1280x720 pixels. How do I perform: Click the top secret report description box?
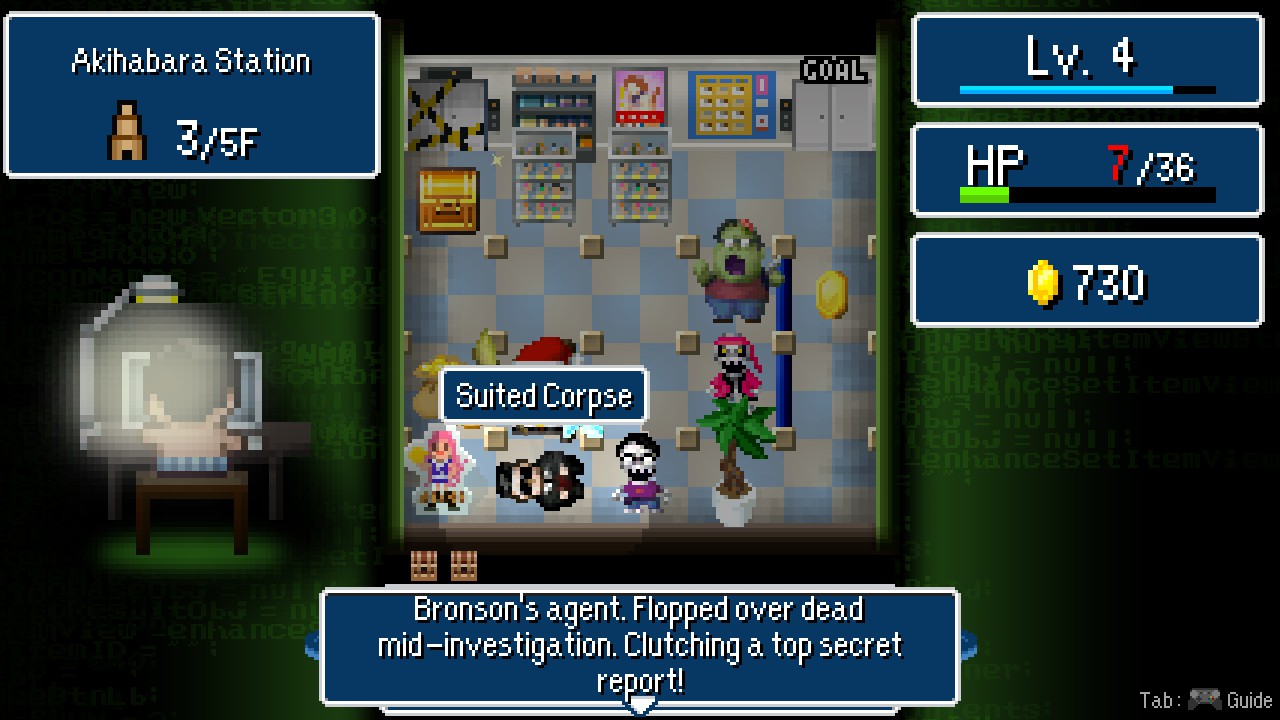click(640, 645)
